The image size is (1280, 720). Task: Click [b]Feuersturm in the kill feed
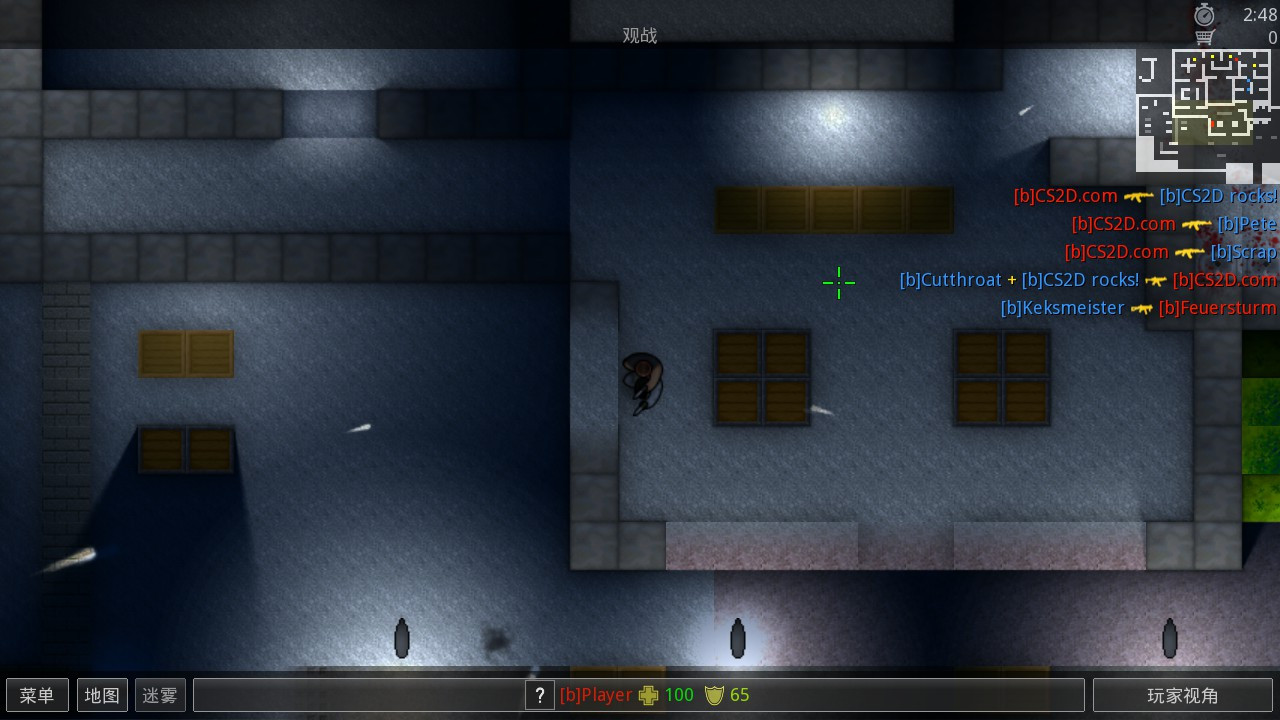coord(1216,308)
